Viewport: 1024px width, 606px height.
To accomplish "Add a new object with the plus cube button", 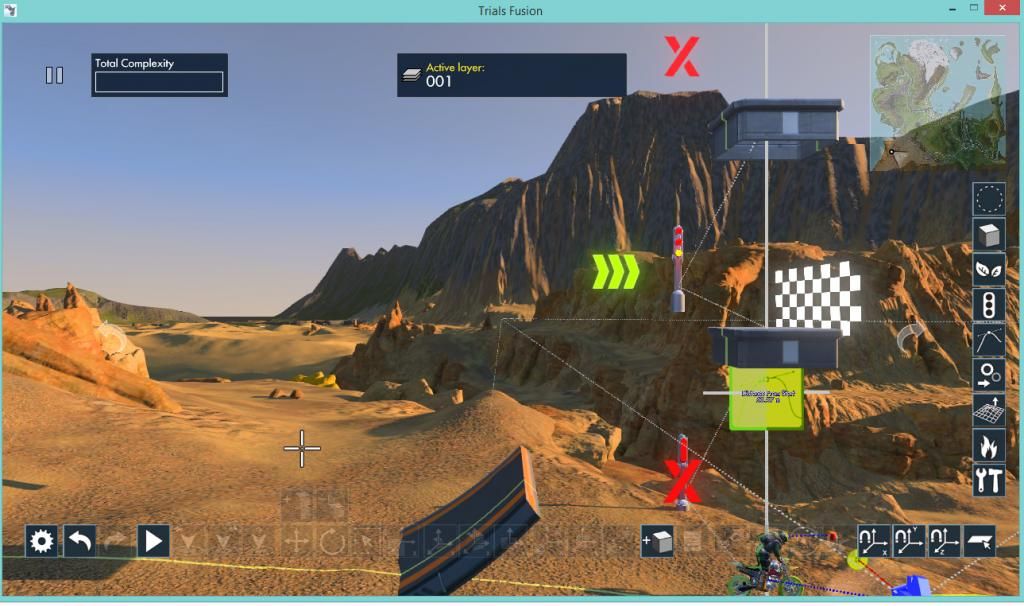I will click(x=657, y=541).
